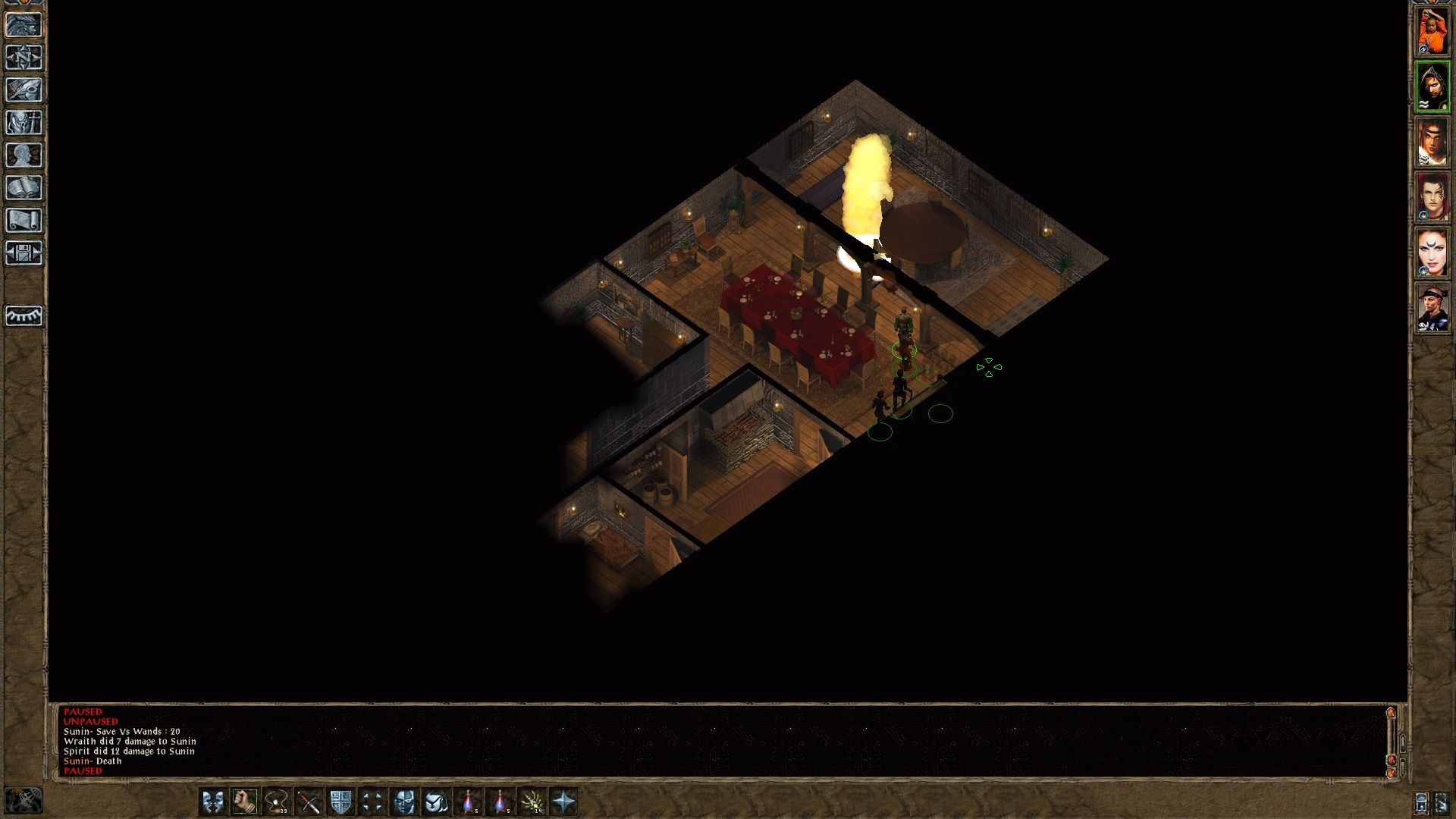This screenshot has width=1456, height=819.
Task: Click the talk icon with two faces
Action: point(213,802)
